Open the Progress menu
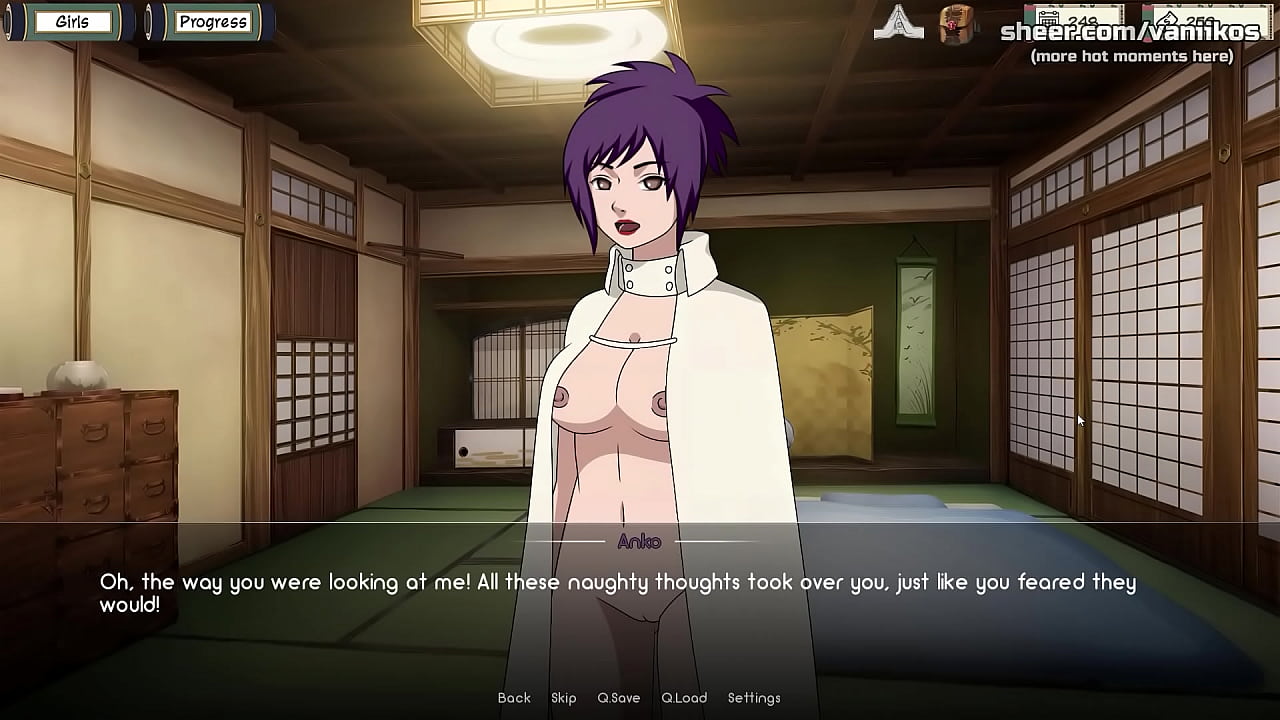Image resolution: width=1280 pixels, height=720 pixels. [x=212, y=22]
